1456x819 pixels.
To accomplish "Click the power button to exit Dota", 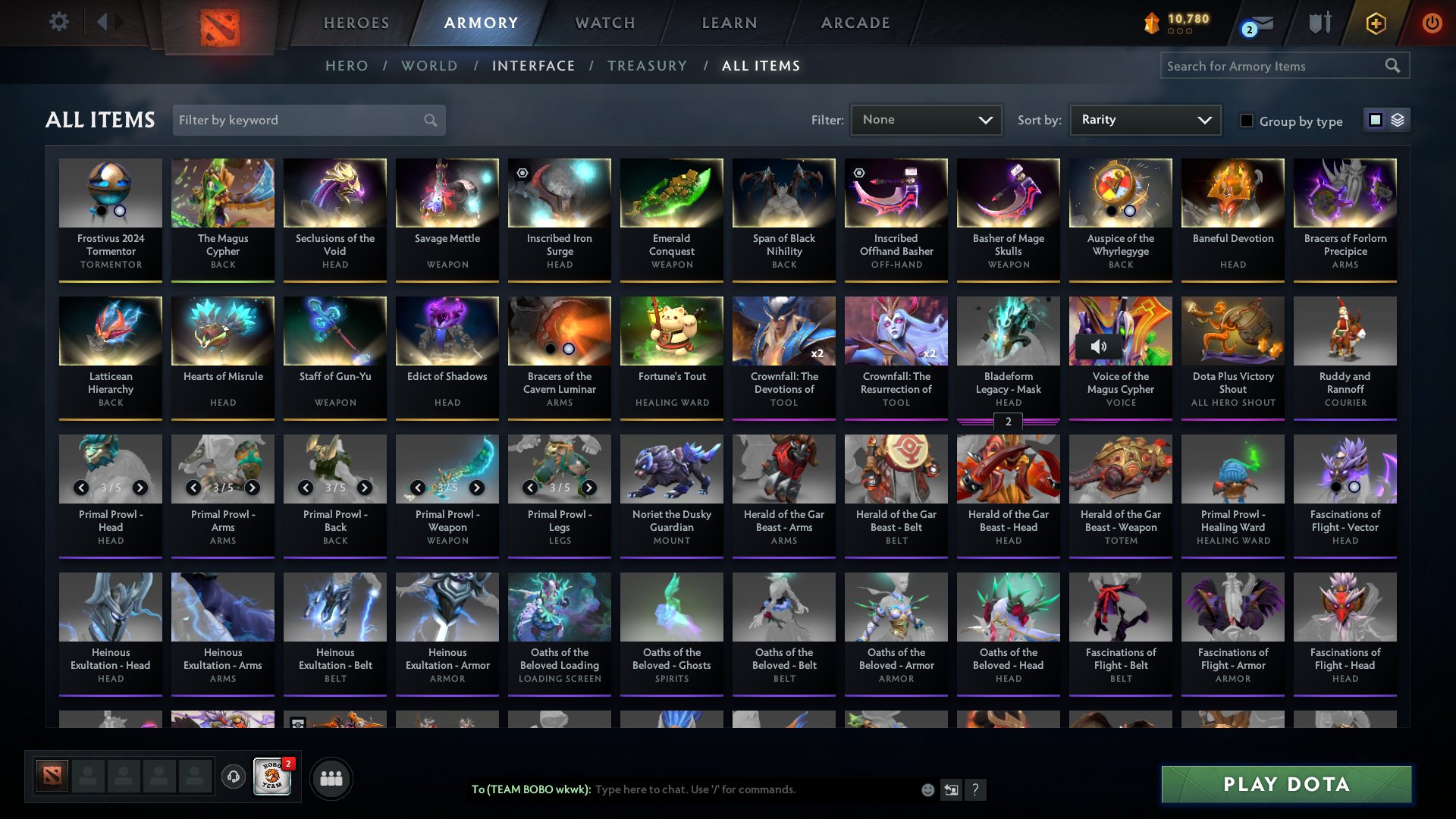I will (1432, 23).
